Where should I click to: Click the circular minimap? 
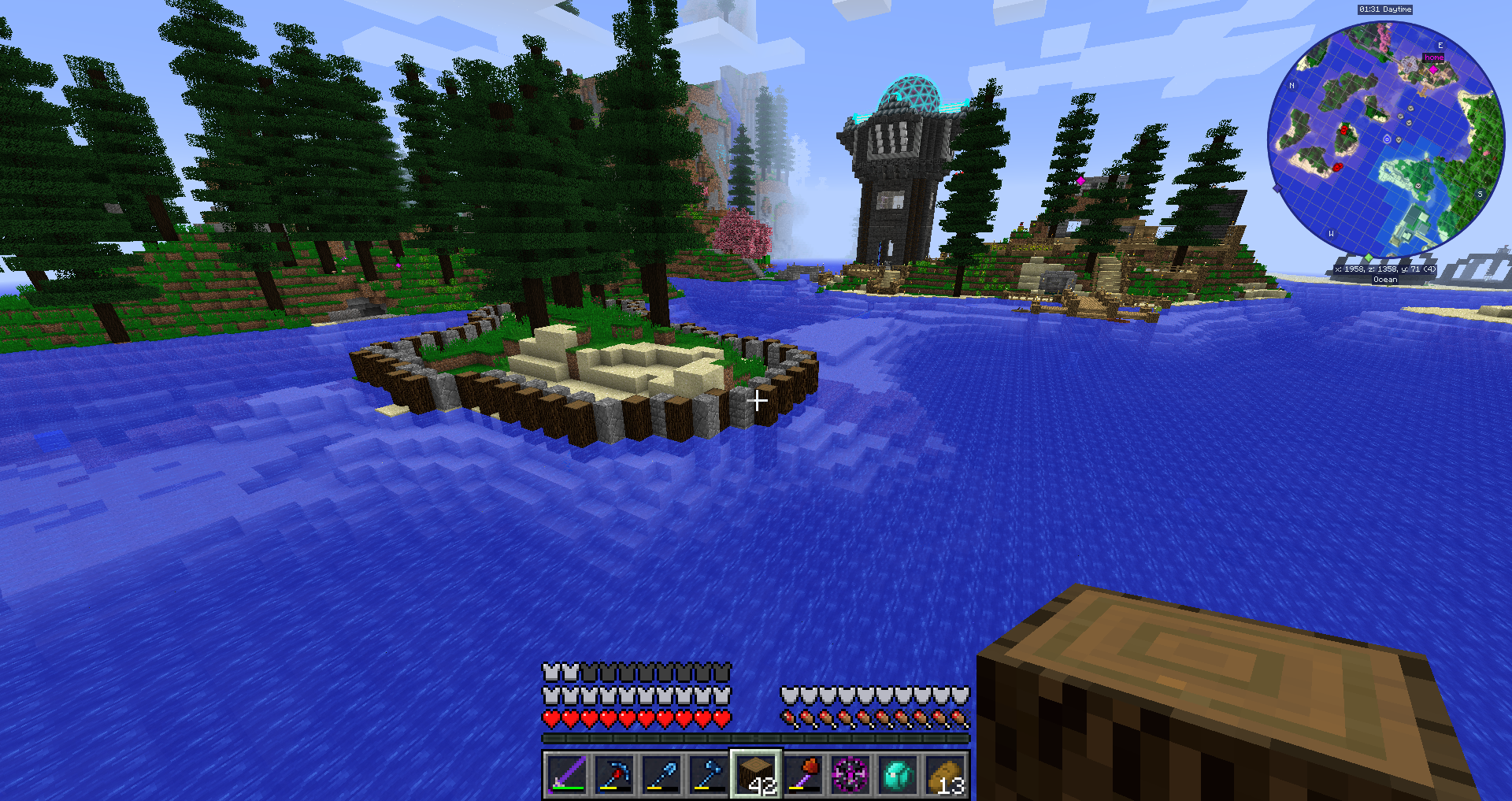coord(1386,140)
